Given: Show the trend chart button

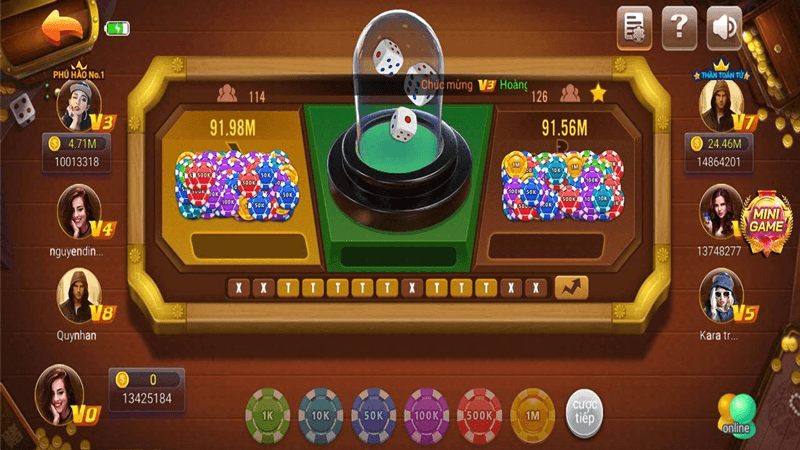Looking at the screenshot, I should [x=571, y=287].
